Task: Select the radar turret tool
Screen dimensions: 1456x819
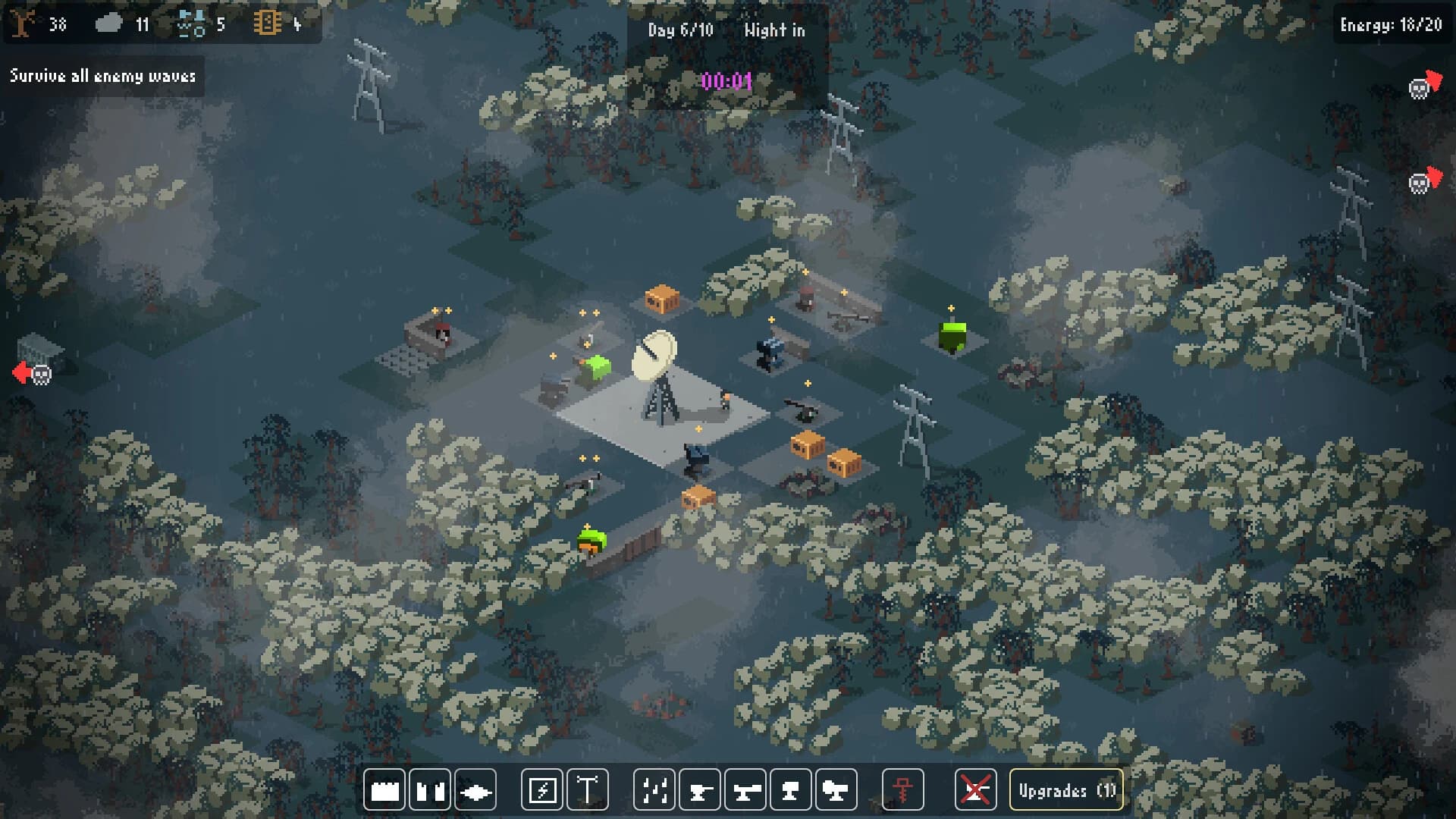Action: point(834,789)
